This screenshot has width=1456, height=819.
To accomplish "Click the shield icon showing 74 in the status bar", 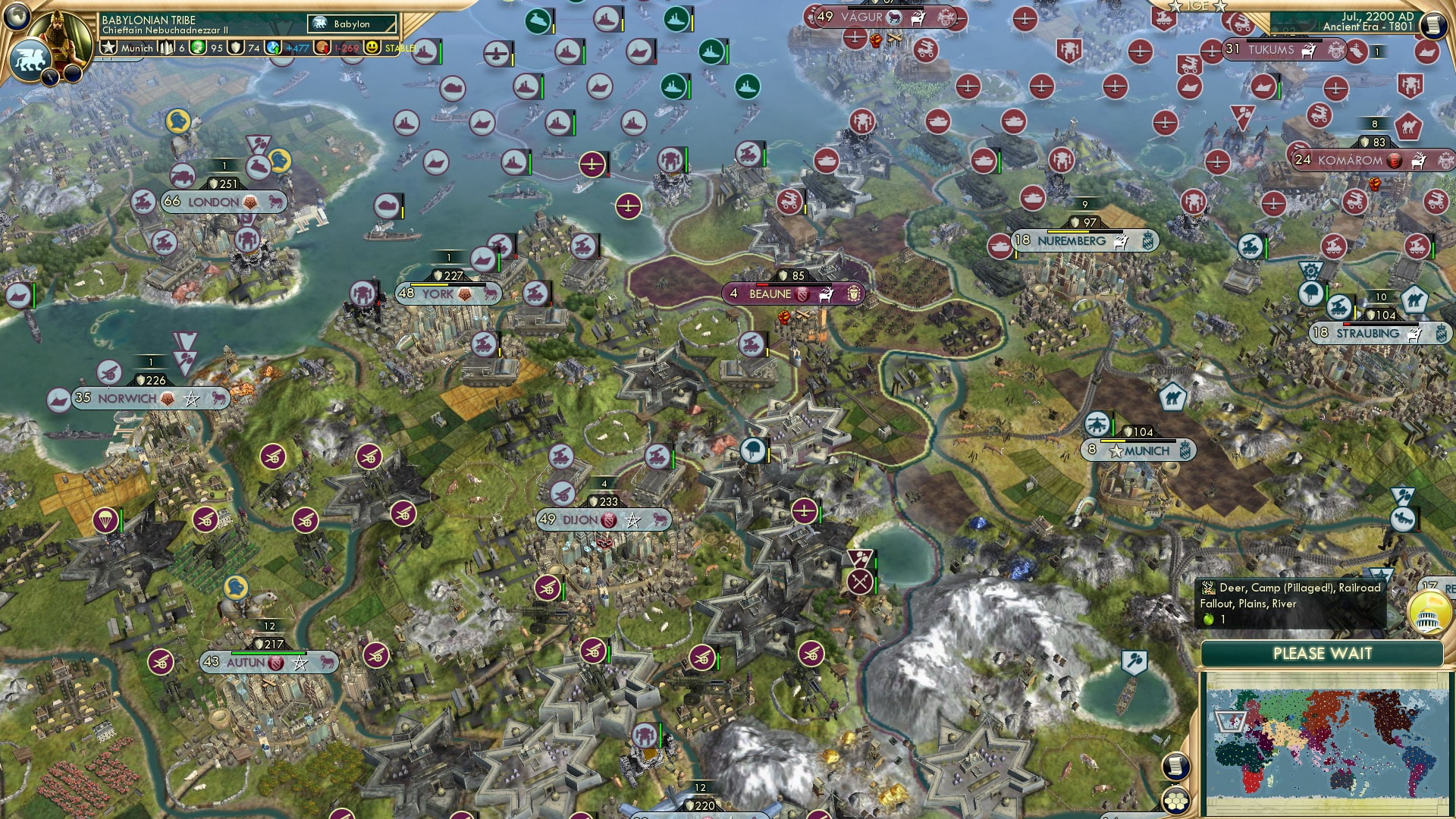I will 235,48.
